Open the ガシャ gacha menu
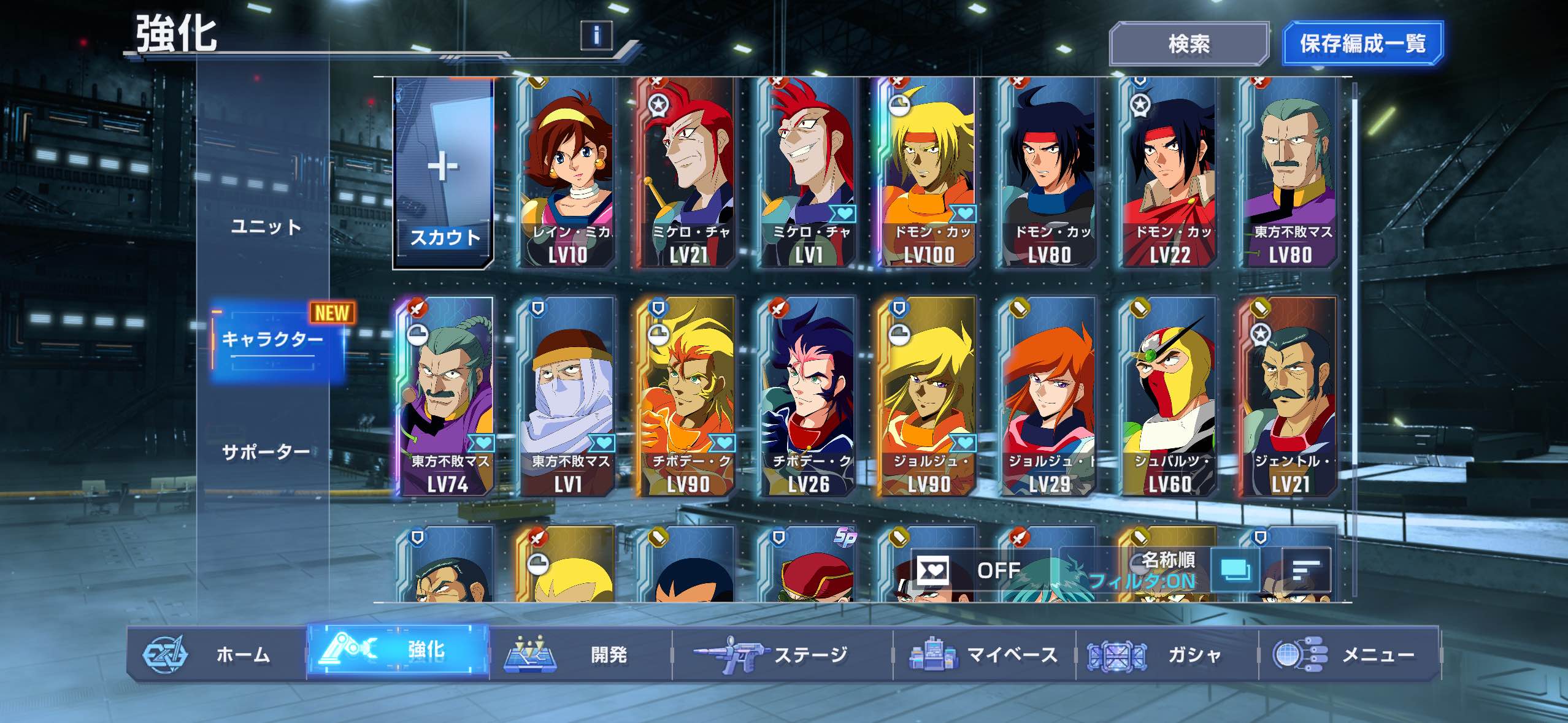The width and height of the screenshot is (1568, 723). (x=1166, y=654)
